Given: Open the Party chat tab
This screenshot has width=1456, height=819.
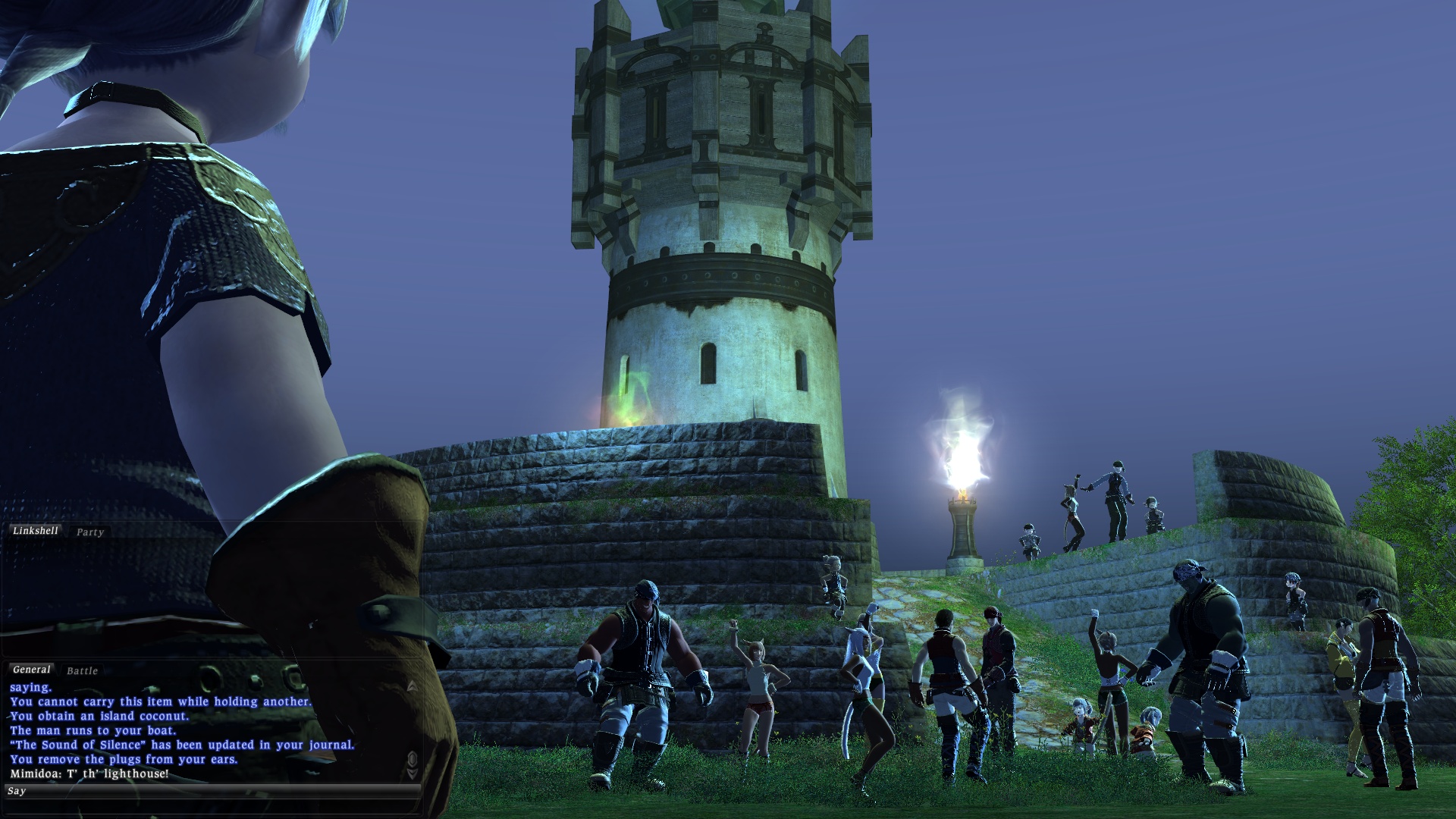Looking at the screenshot, I should coord(89,532).
